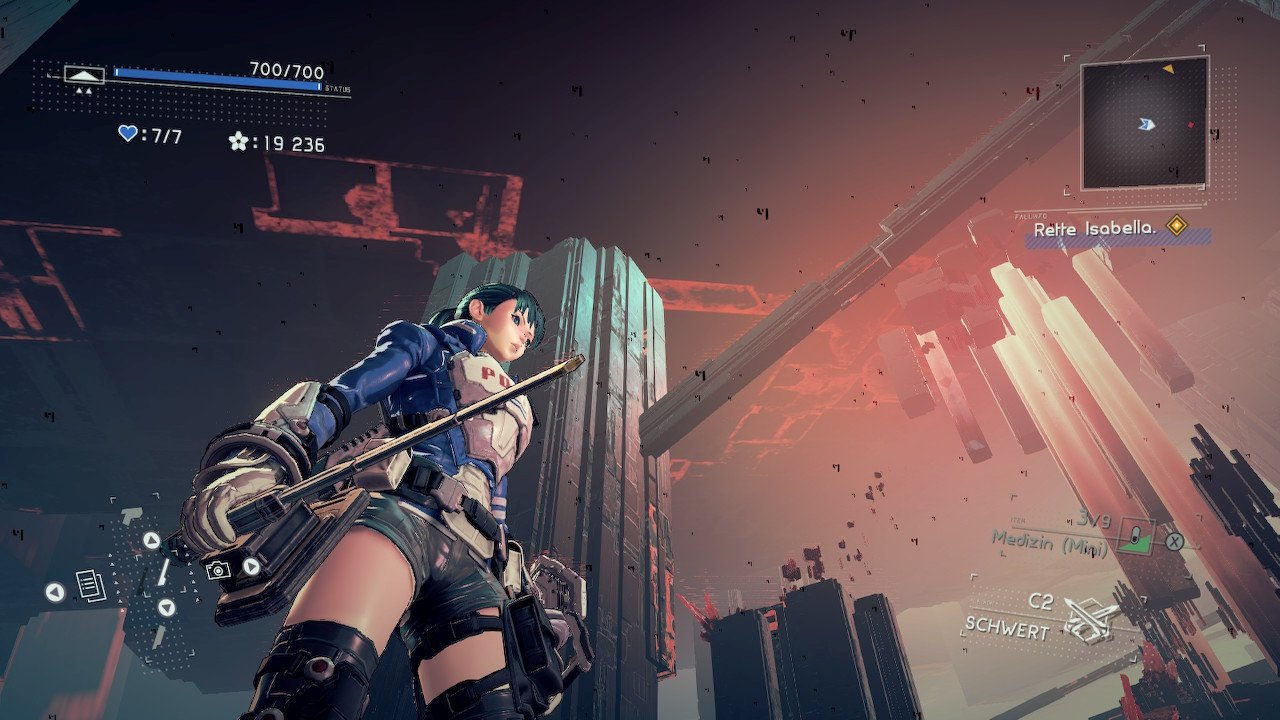The width and height of the screenshot is (1280, 720).
Task: Activate the camera shortcut icon
Action: (x=217, y=569)
